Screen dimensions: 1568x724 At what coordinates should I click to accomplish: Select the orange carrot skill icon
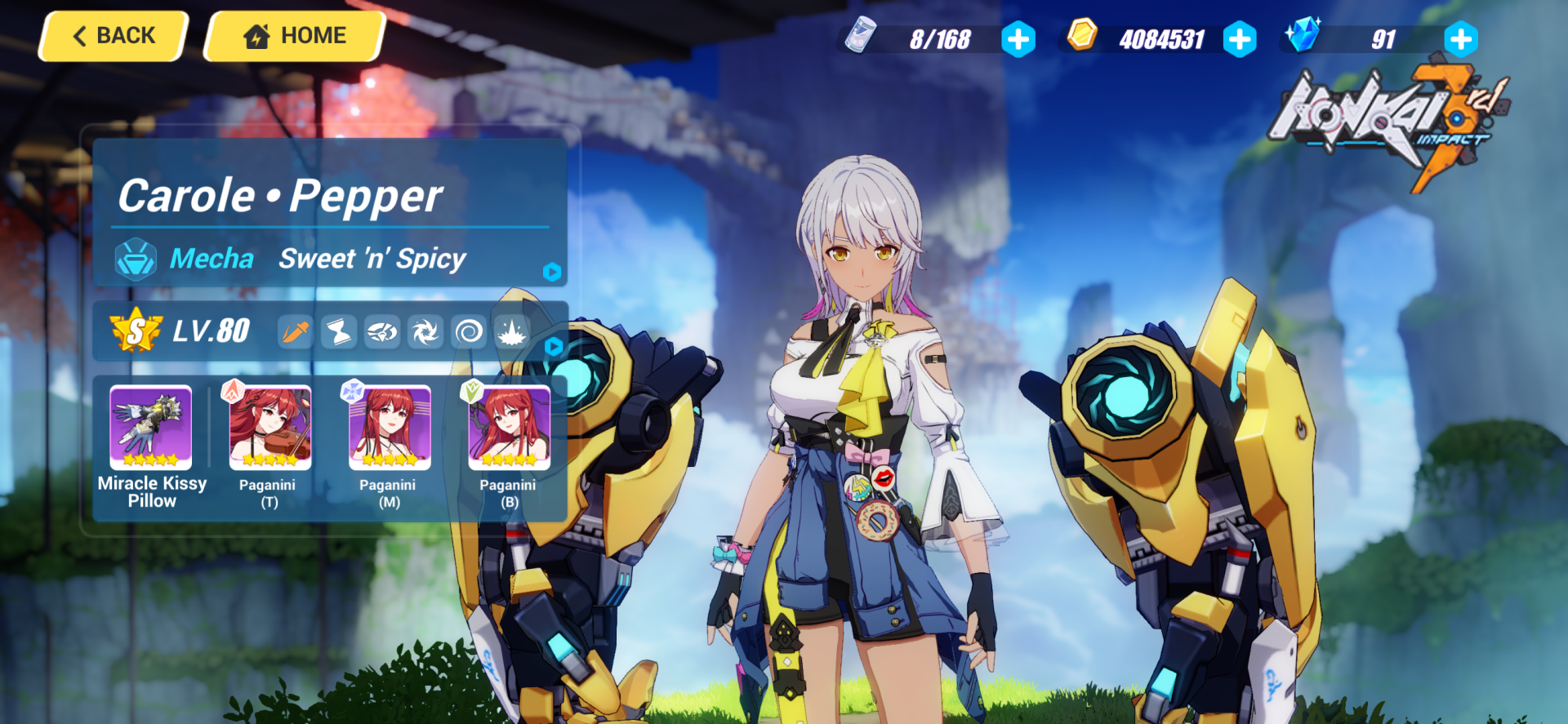296,332
